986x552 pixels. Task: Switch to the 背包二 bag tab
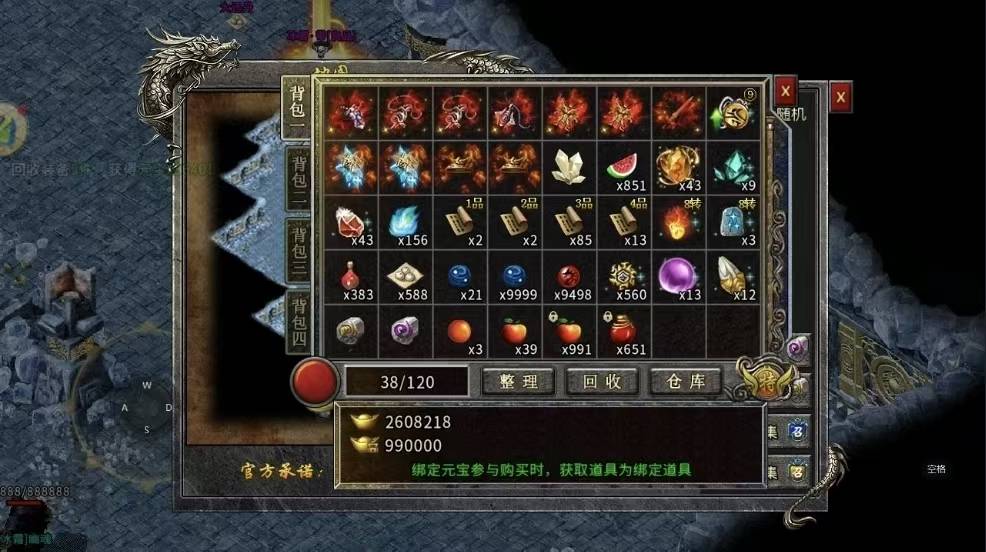pyautogui.click(x=298, y=179)
